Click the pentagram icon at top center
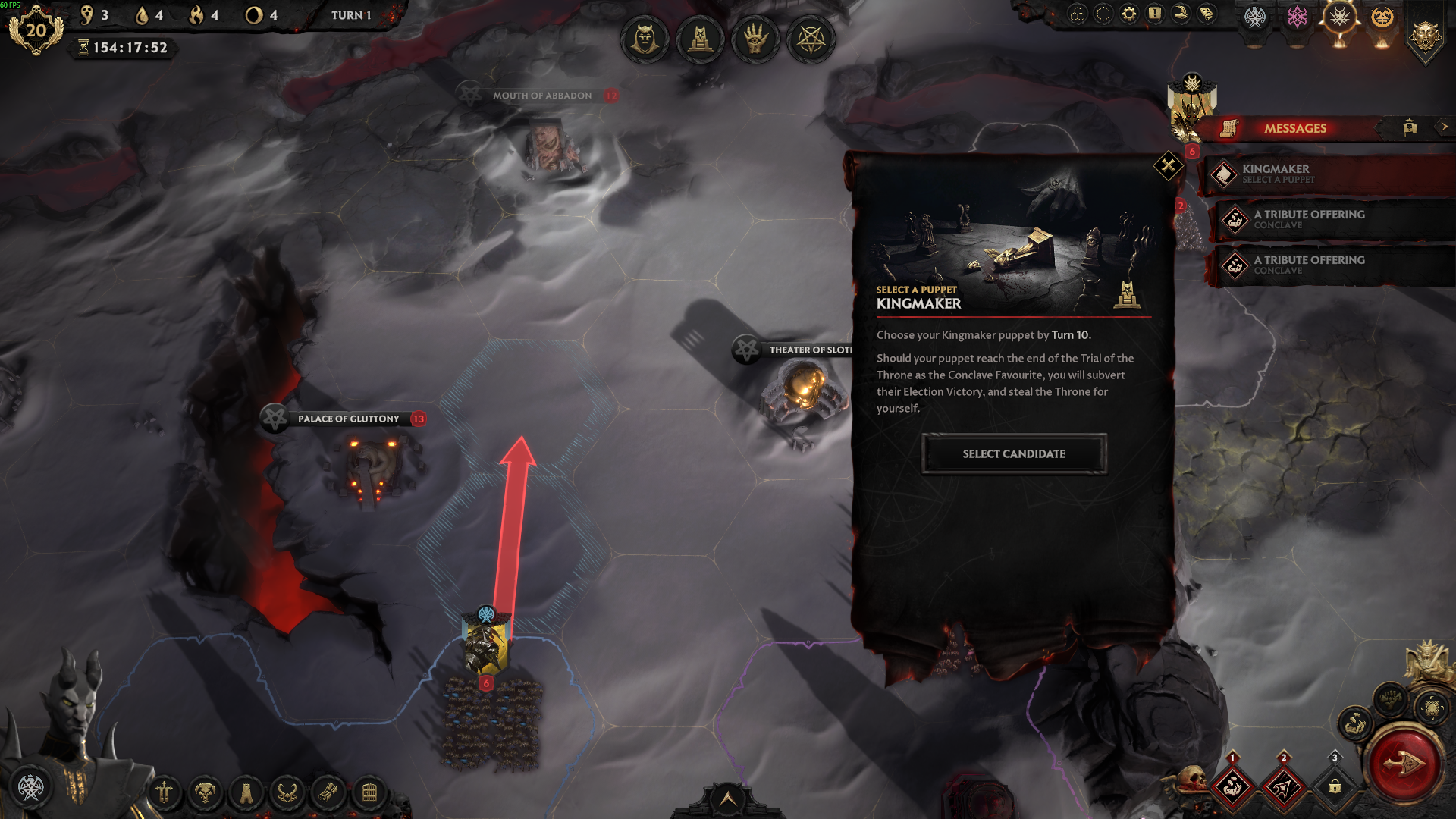 click(811, 39)
